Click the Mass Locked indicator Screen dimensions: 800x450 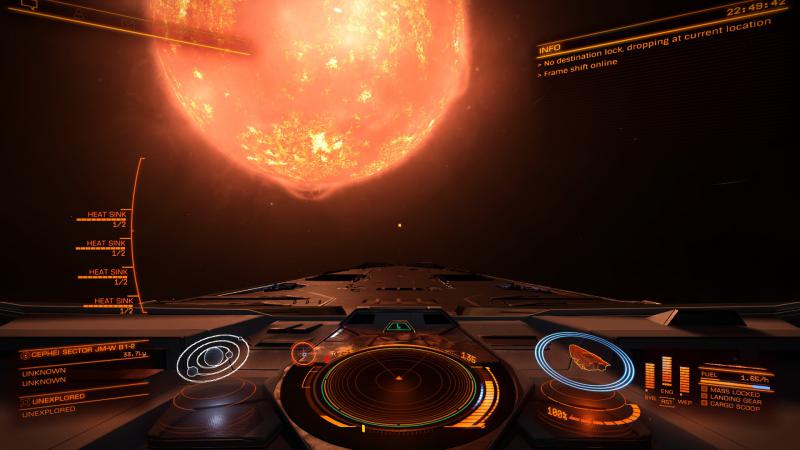[x=733, y=388]
